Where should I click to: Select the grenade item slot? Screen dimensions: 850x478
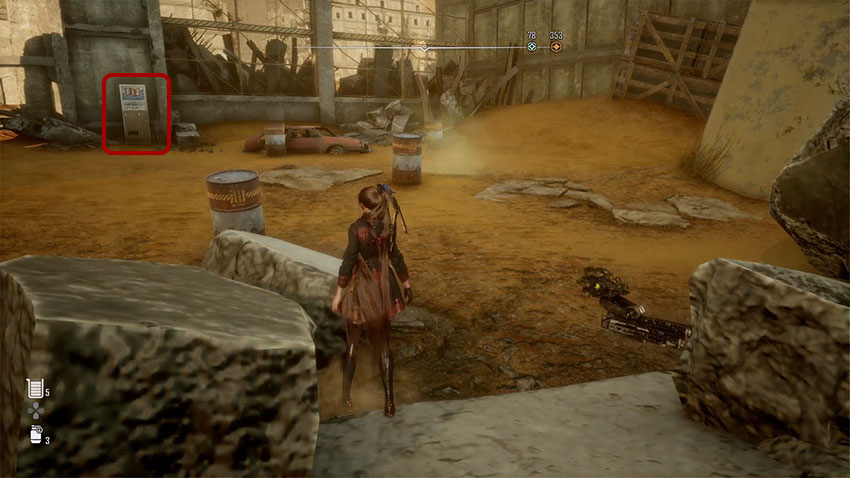(x=36, y=435)
